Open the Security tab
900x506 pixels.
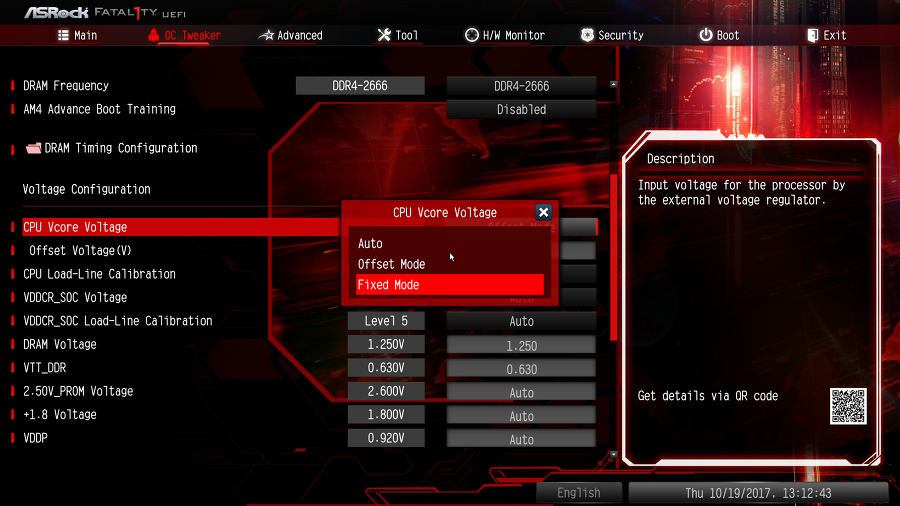(x=611, y=35)
